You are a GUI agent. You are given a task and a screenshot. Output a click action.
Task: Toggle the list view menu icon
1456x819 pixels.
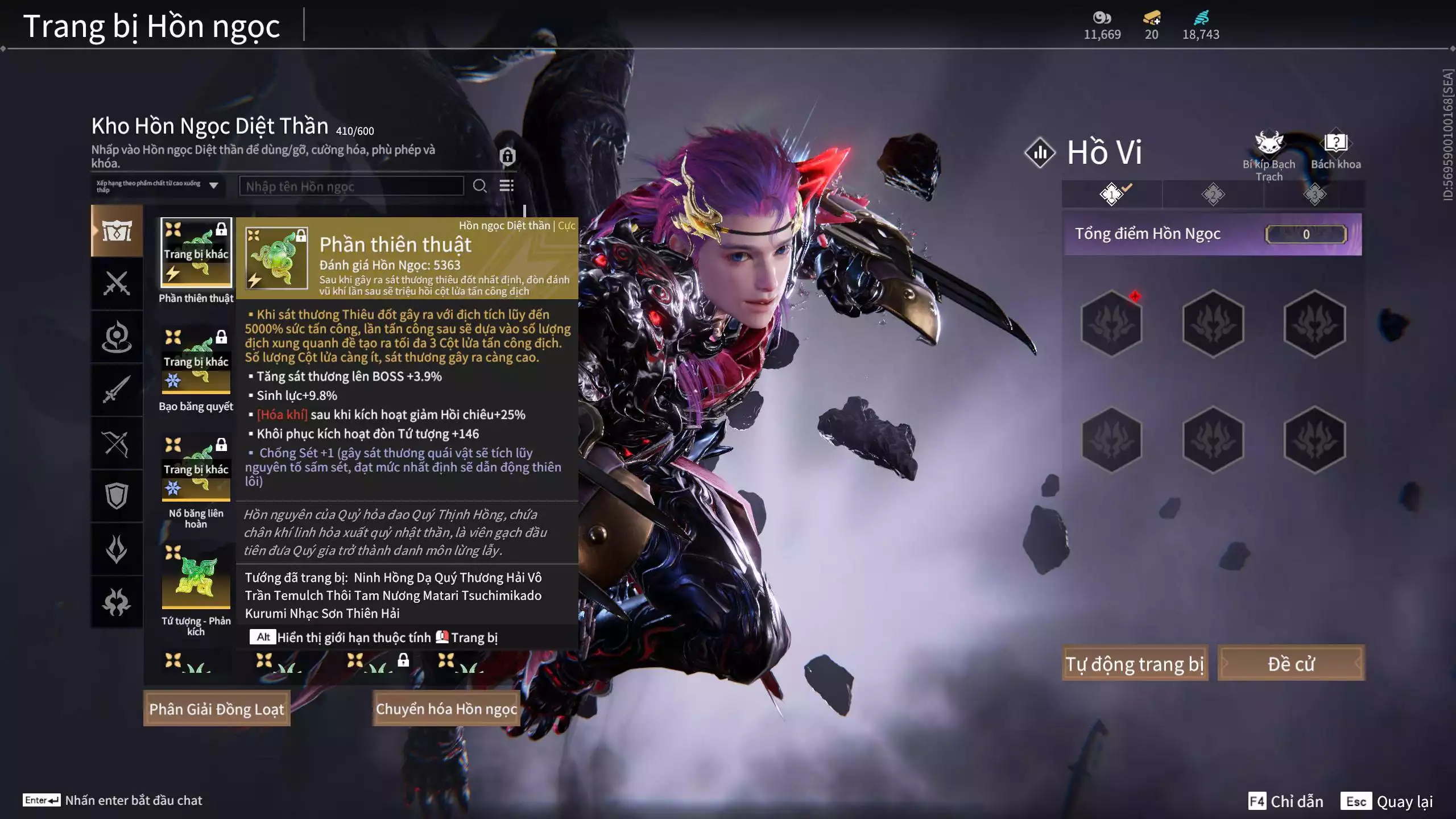506,186
